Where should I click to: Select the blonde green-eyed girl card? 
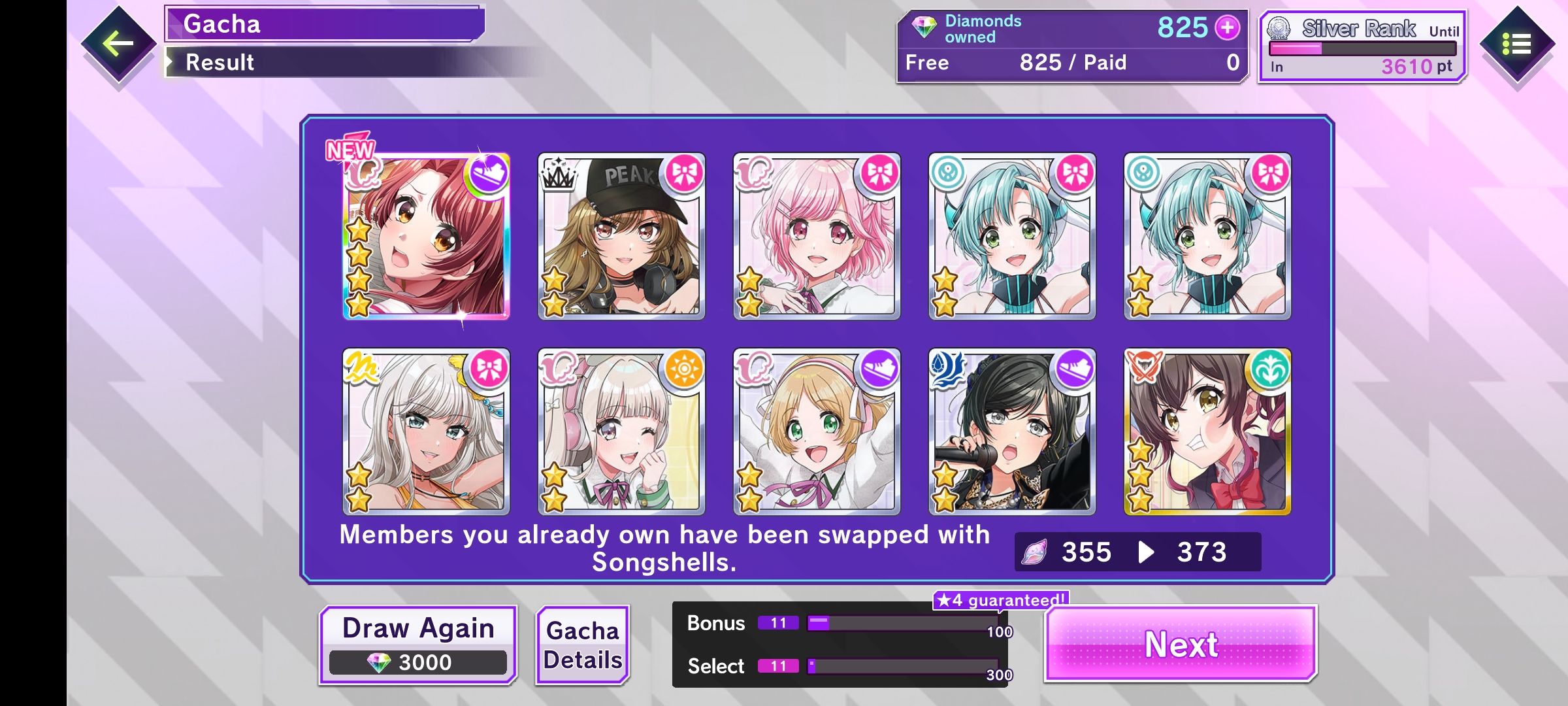817,432
